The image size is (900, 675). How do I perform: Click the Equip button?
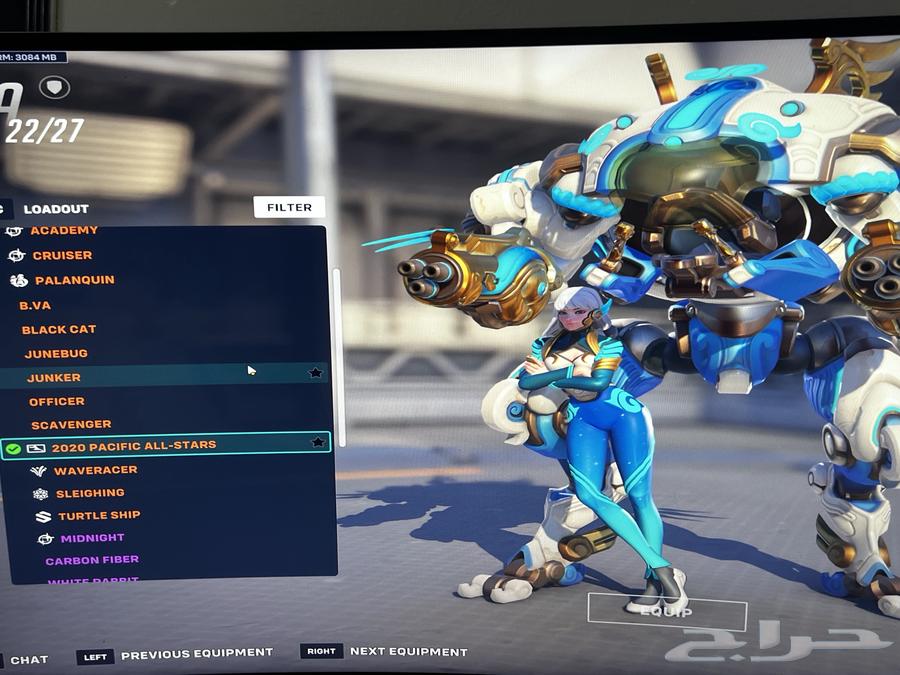pos(666,611)
